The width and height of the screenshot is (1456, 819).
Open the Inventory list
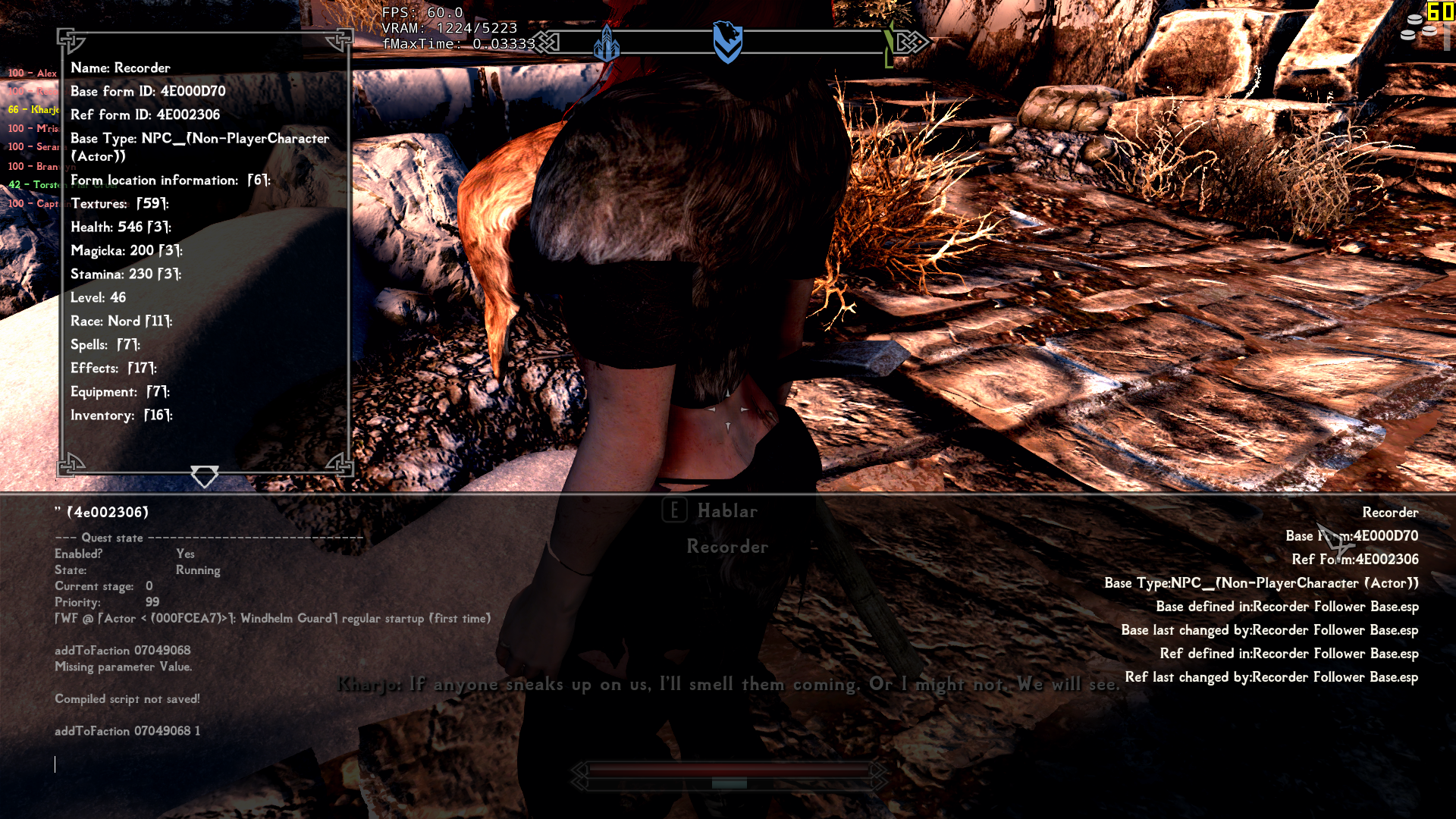pyautogui.click(x=121, y=416)
